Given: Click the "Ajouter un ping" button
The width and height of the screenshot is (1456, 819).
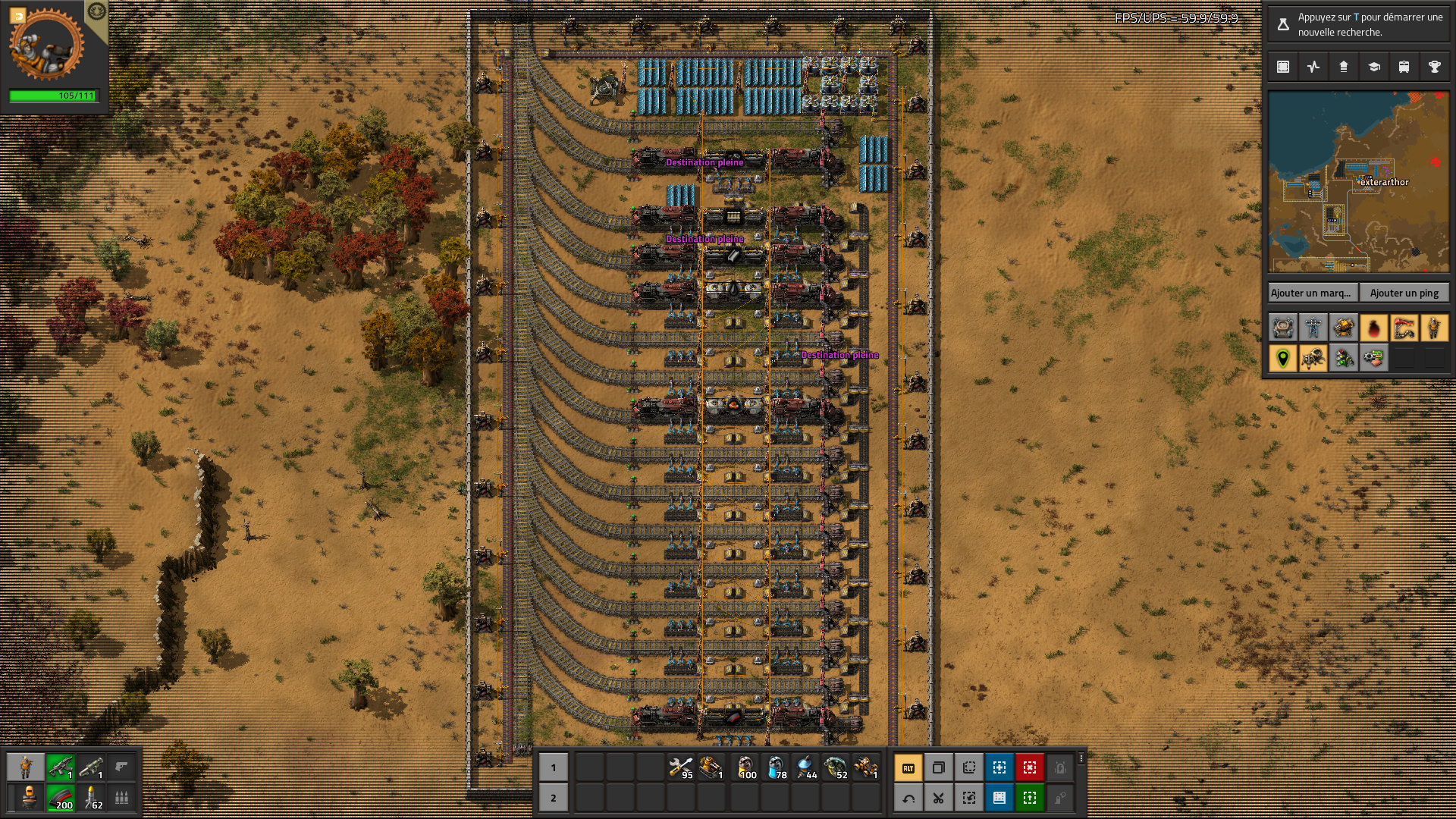Looking at the screenshot, I should click(x=1404, y=293).
